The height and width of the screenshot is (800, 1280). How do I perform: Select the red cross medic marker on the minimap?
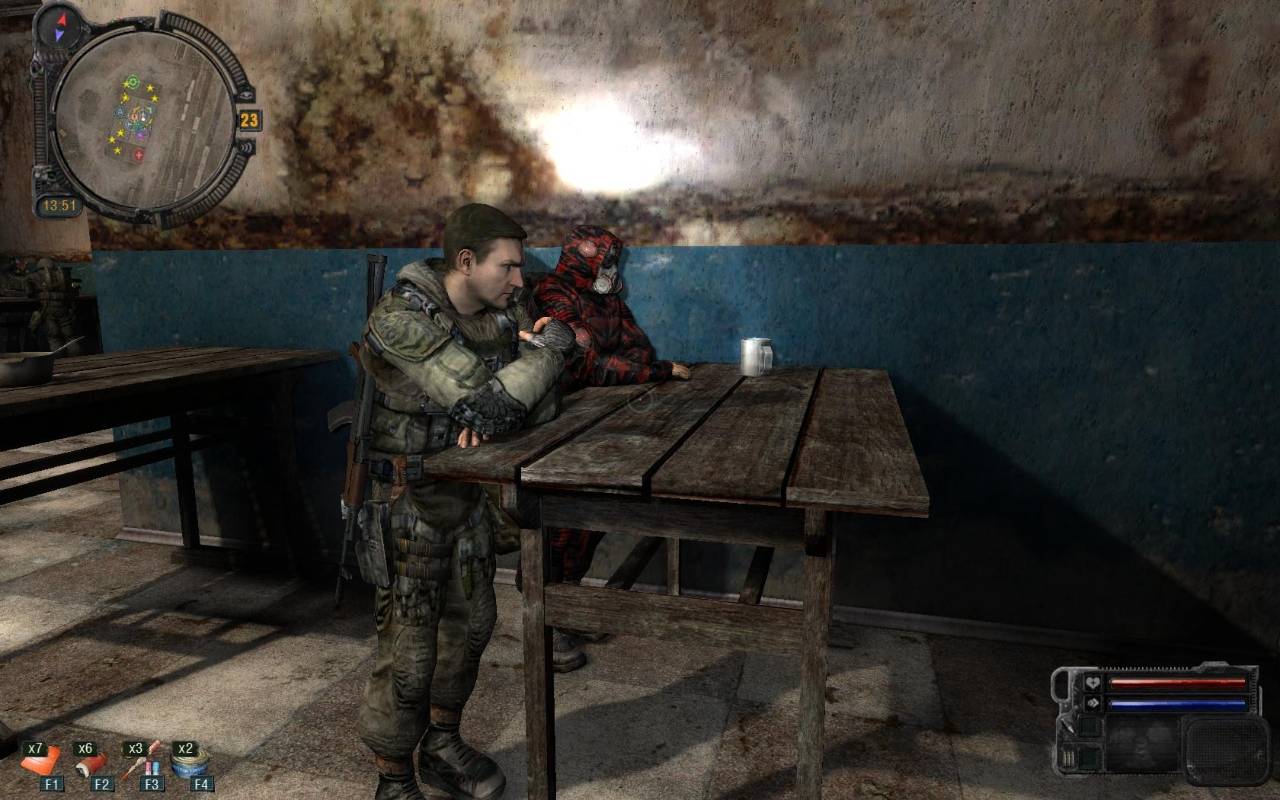pos(138,155)
